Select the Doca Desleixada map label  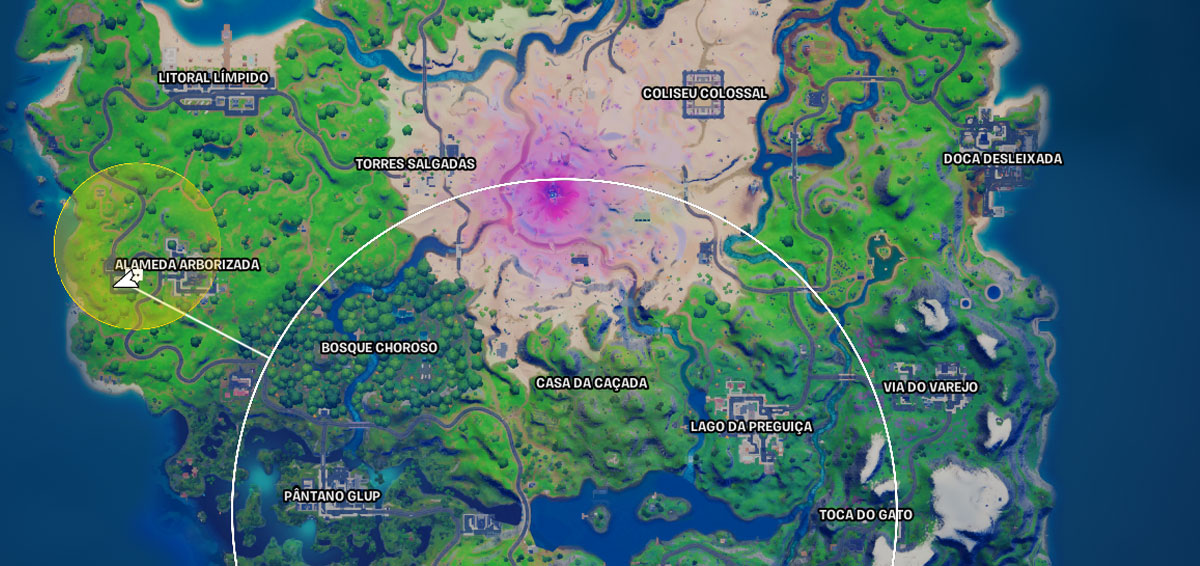click(x=1003, y=159)
